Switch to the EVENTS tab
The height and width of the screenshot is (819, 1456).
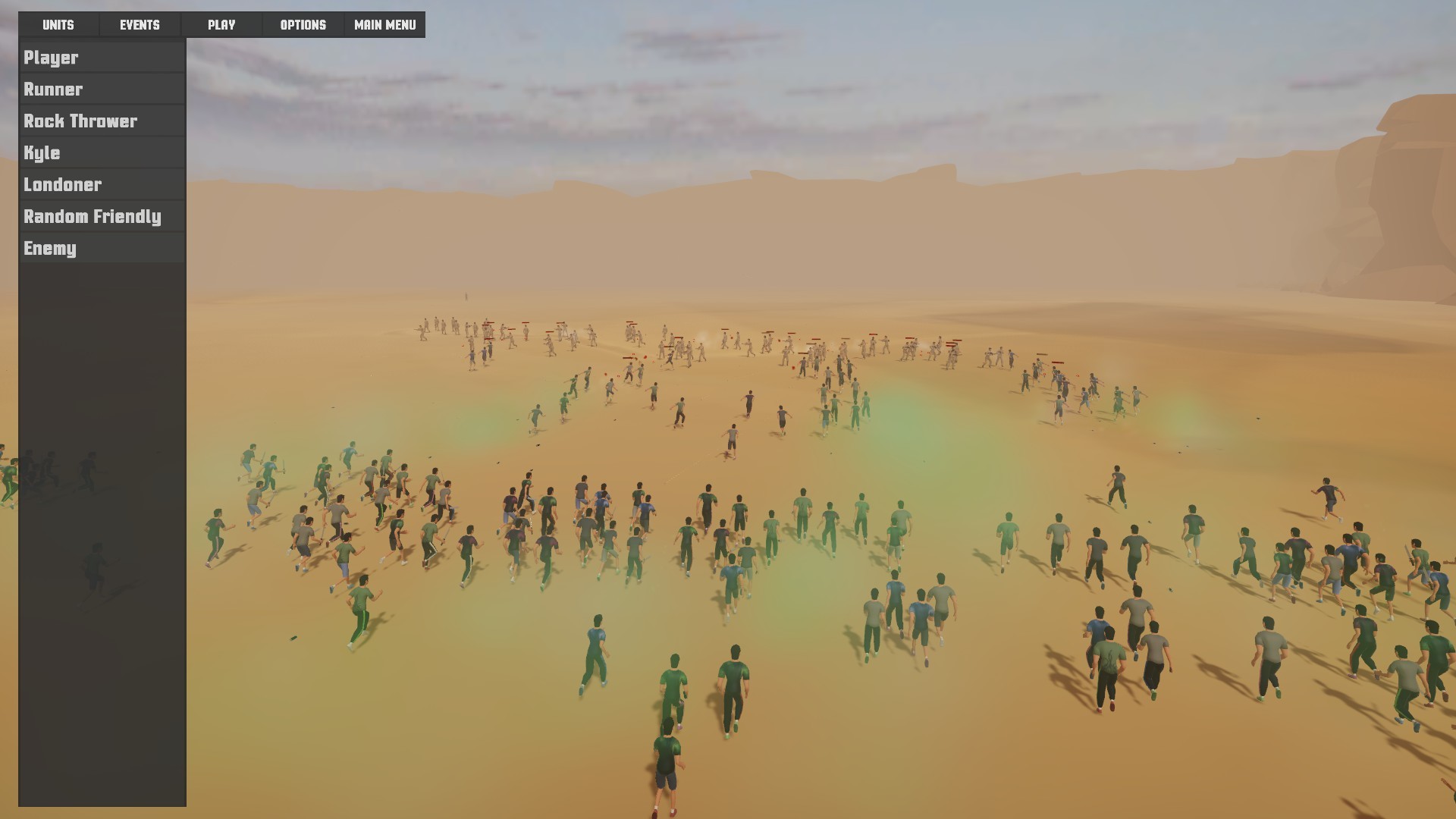pyautogui.click(x=140, y=24)
